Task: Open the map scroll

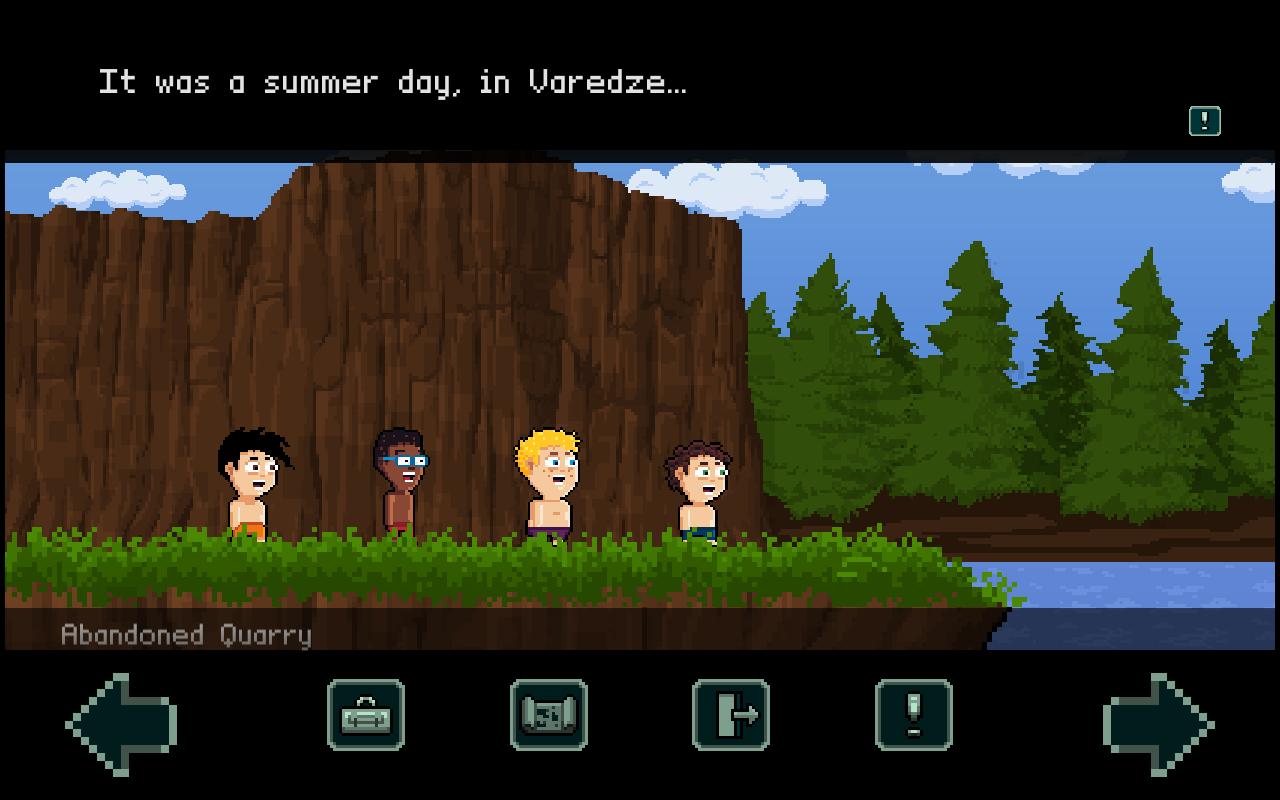Action: (x=549, y=715)
